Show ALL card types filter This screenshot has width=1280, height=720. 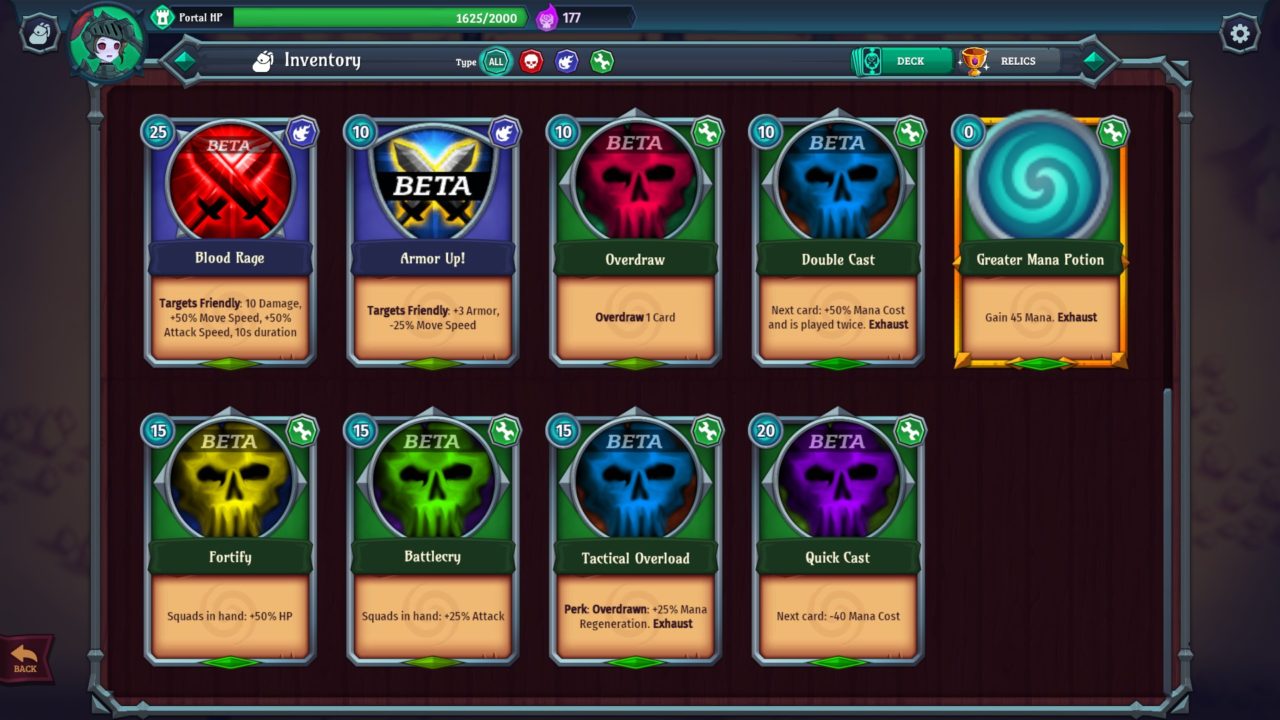495,62
